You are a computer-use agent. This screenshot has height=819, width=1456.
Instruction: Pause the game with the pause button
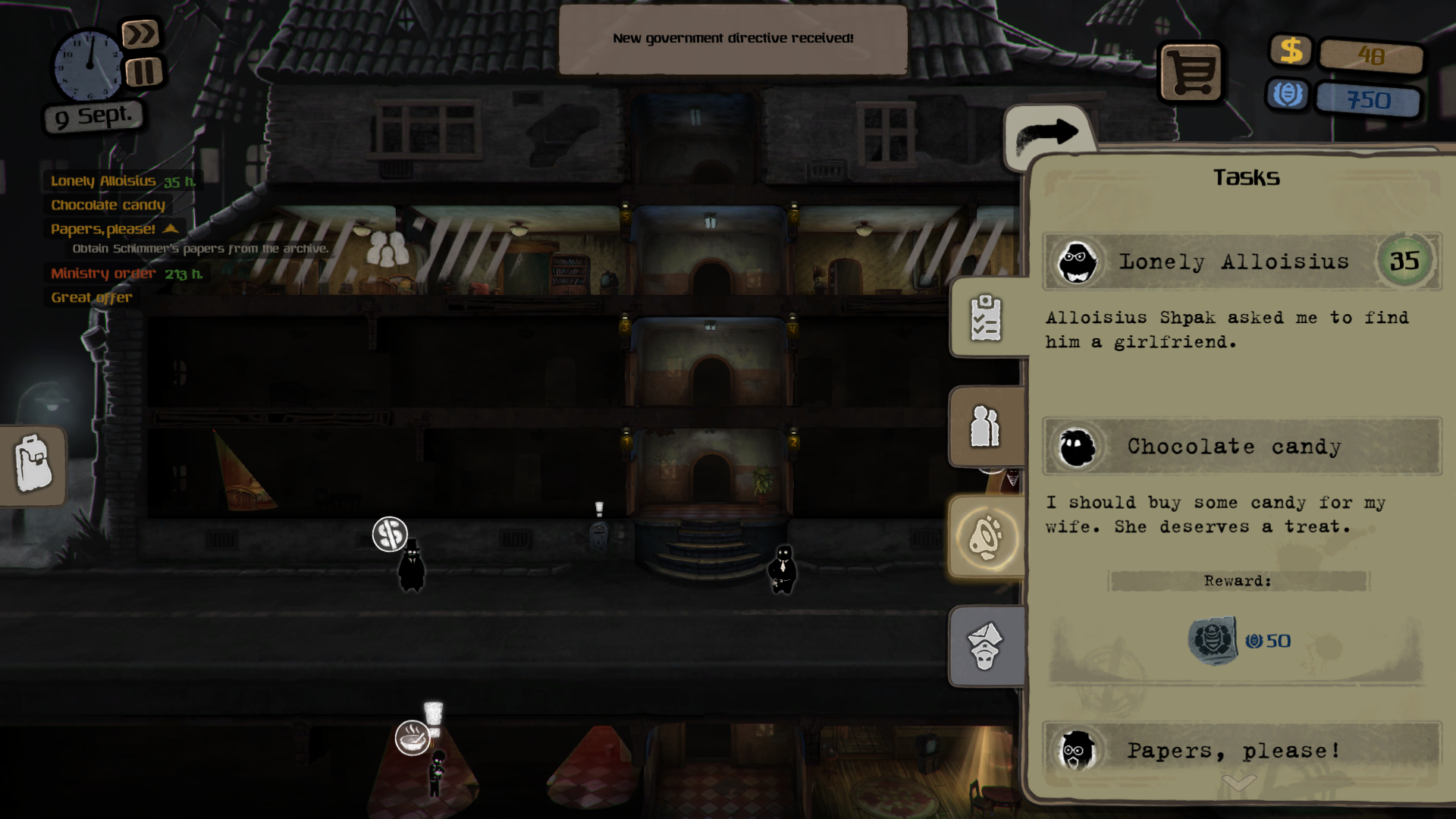[143, 73]
